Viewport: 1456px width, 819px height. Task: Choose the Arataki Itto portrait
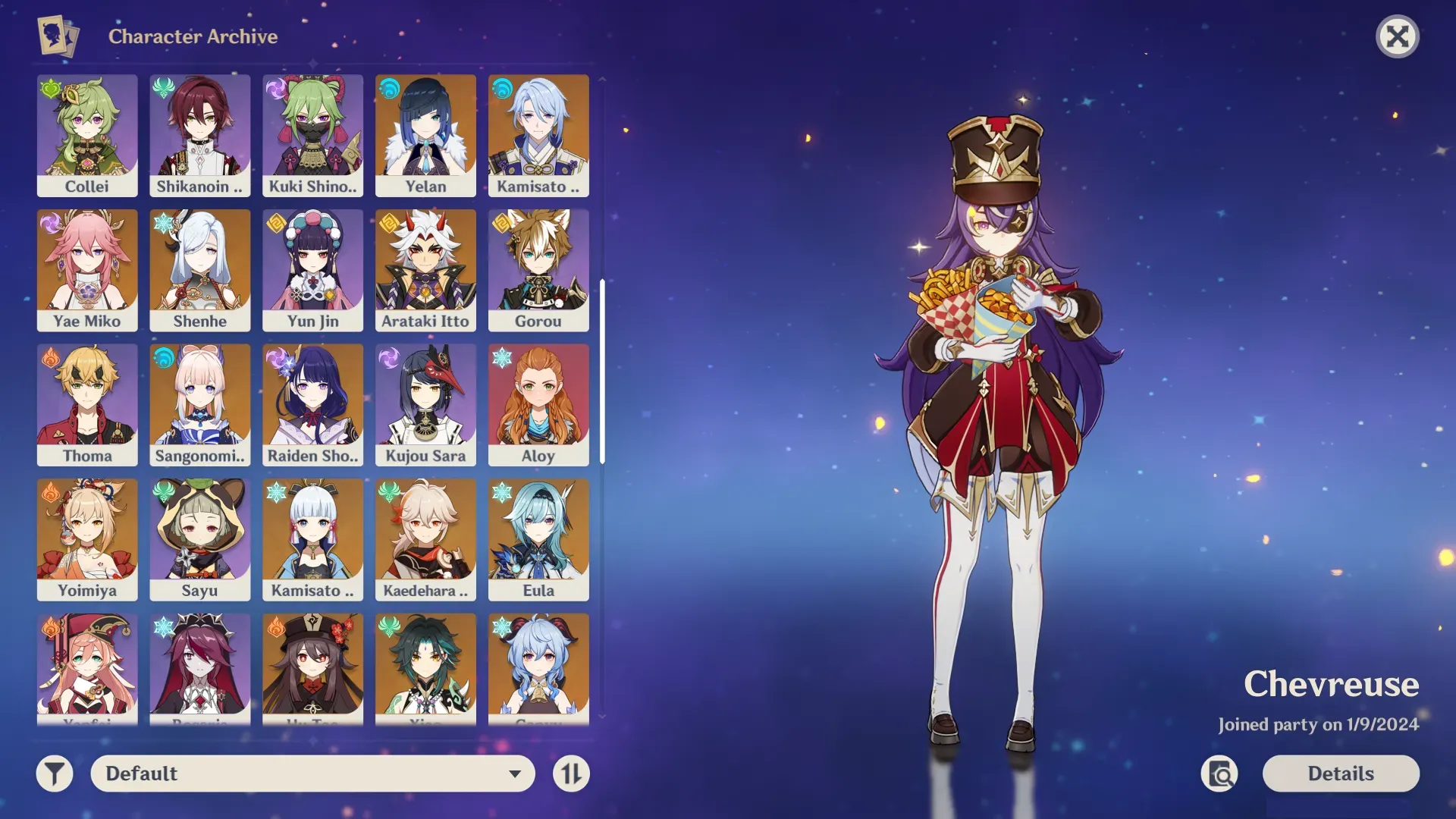[425, 270]
